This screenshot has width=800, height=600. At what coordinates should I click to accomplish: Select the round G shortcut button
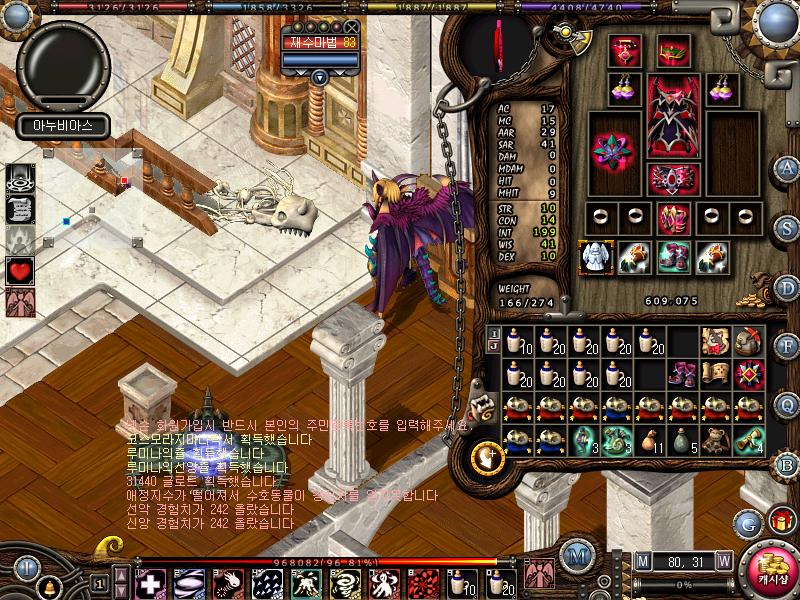[748, 522]
